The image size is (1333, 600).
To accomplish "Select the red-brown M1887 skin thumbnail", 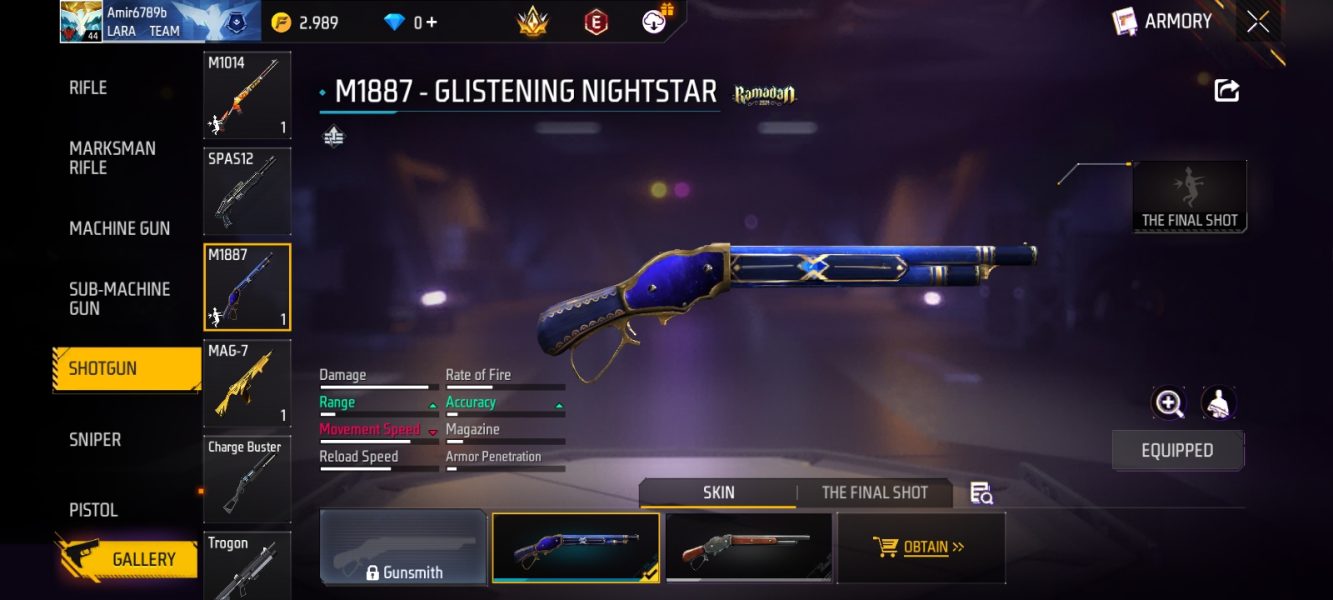I will tap(749, 547).
